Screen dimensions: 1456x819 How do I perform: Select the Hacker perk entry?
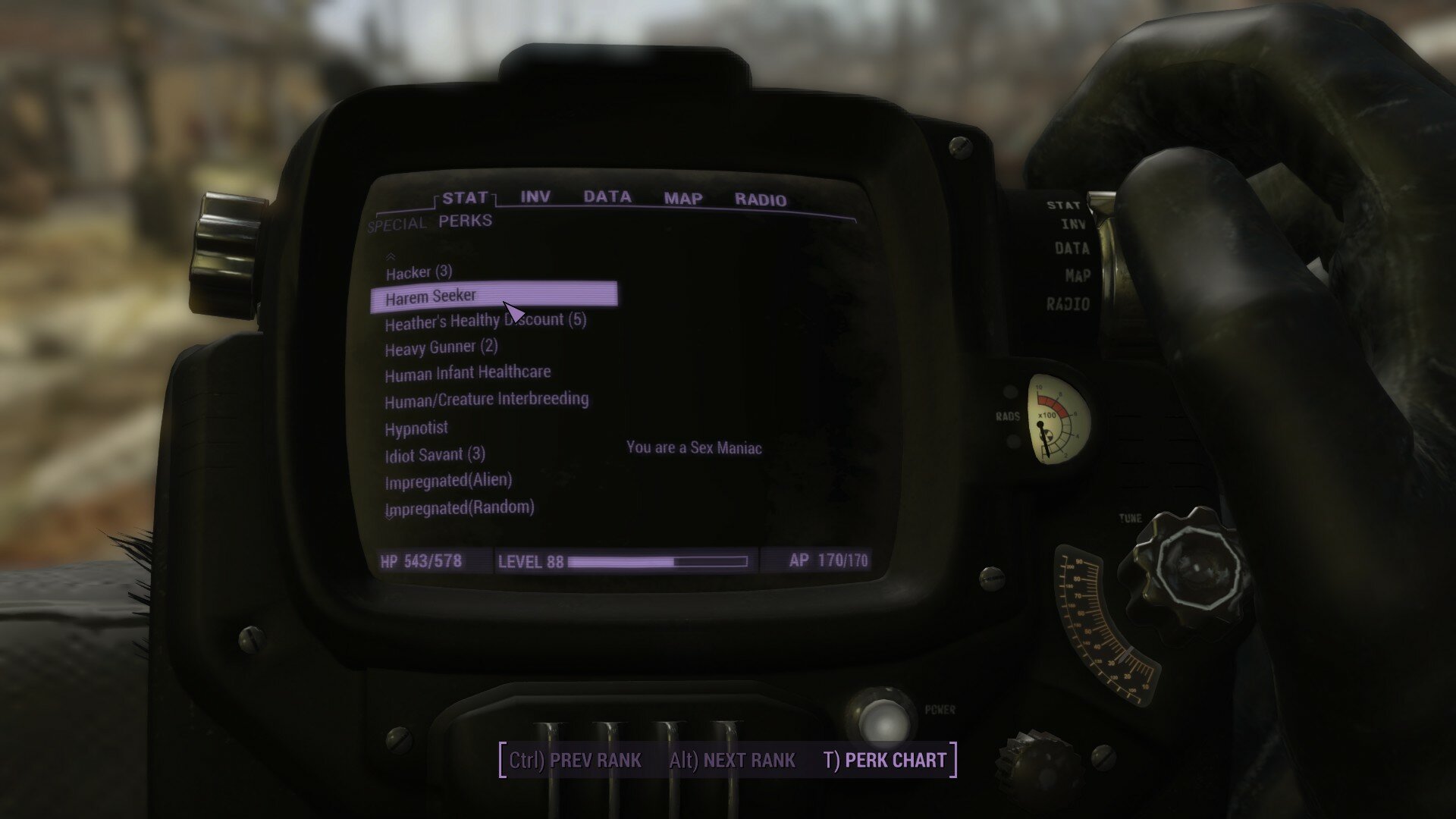419,272
